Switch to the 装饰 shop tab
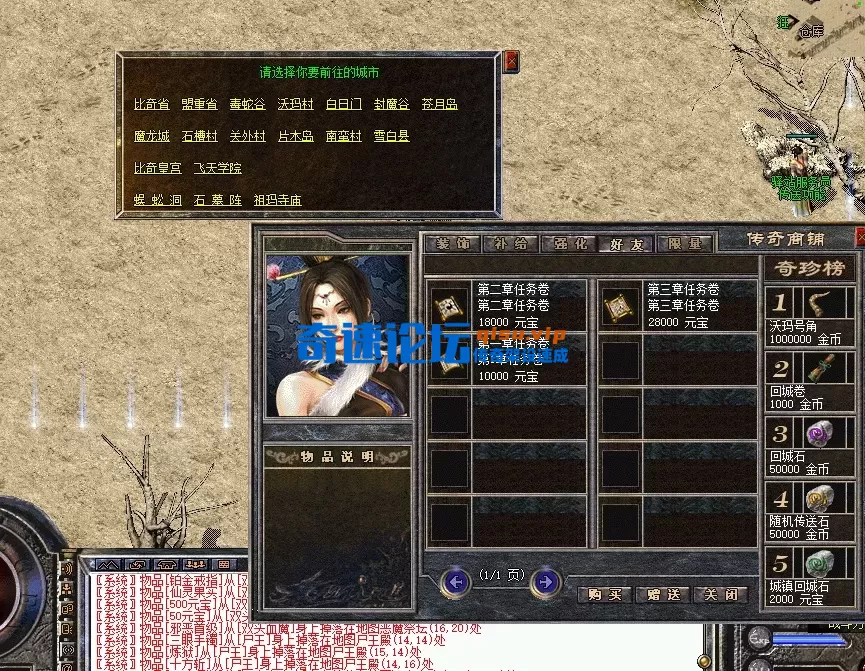Viewport: 865px width, 671px height. pos(452,243)
